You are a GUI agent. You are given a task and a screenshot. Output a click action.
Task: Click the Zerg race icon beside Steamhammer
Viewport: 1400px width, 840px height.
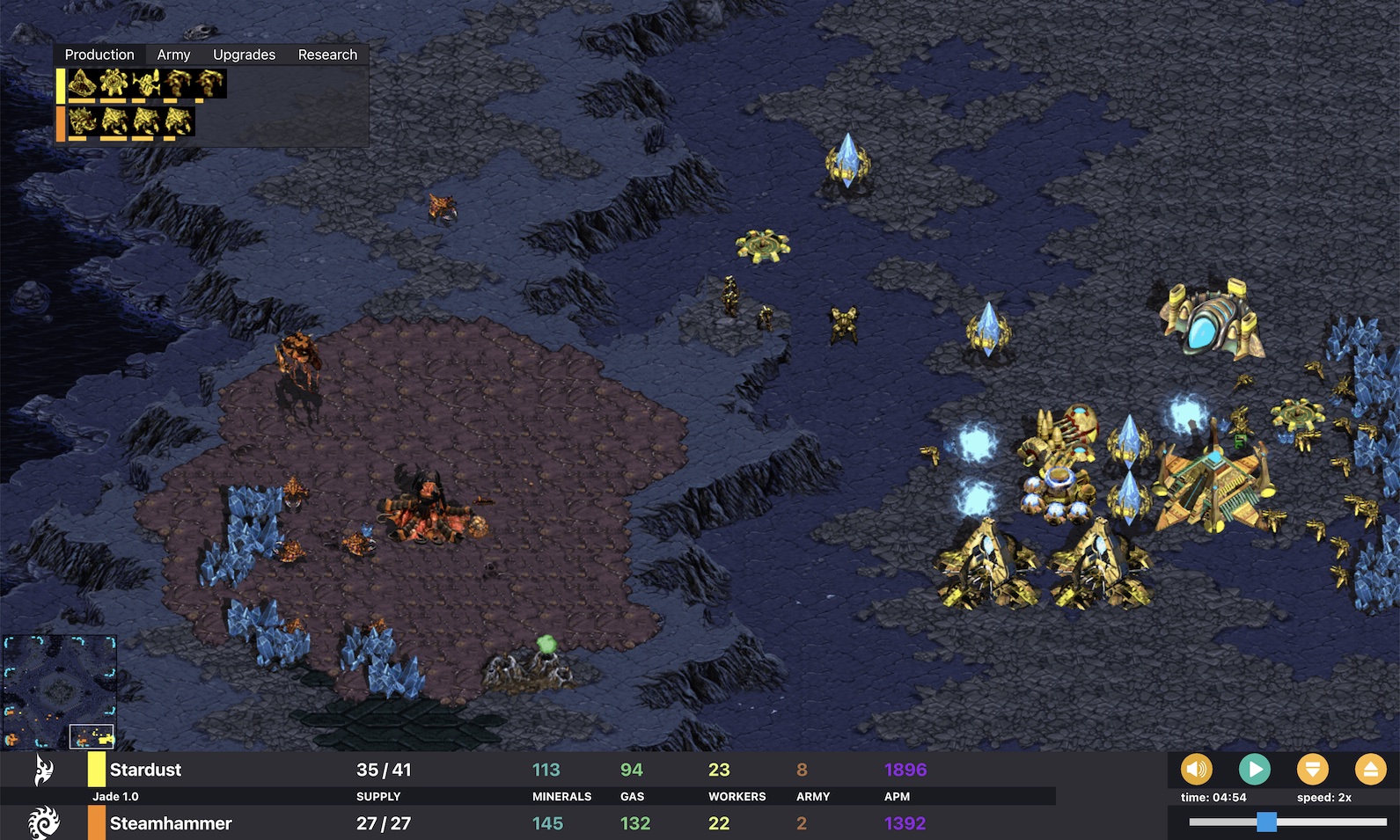pos(43,823)
